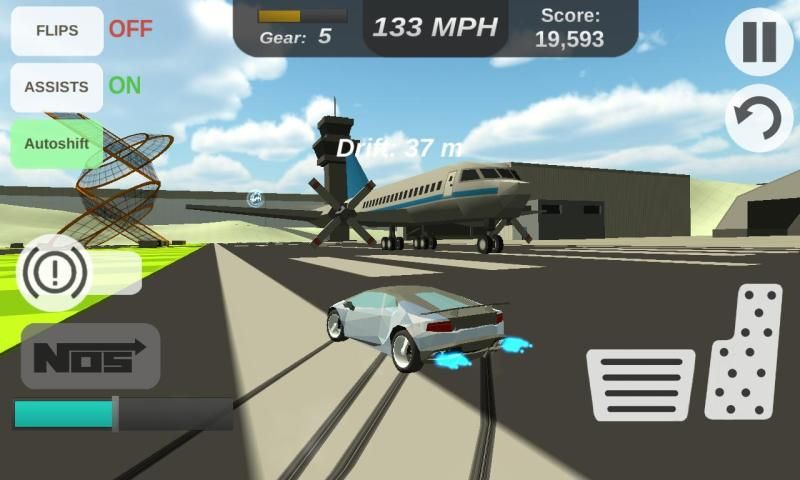Reset the car with the circular arrow

tap(759, 119)
